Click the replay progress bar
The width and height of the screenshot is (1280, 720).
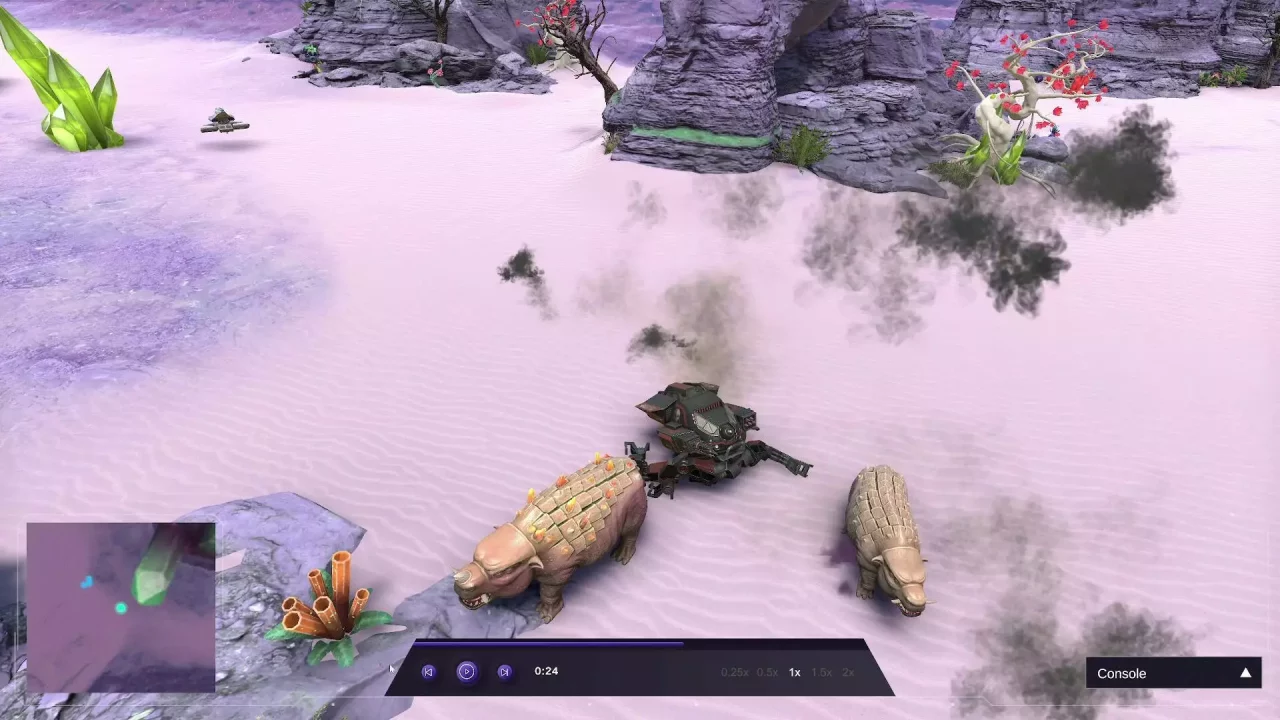pos(640,644)
